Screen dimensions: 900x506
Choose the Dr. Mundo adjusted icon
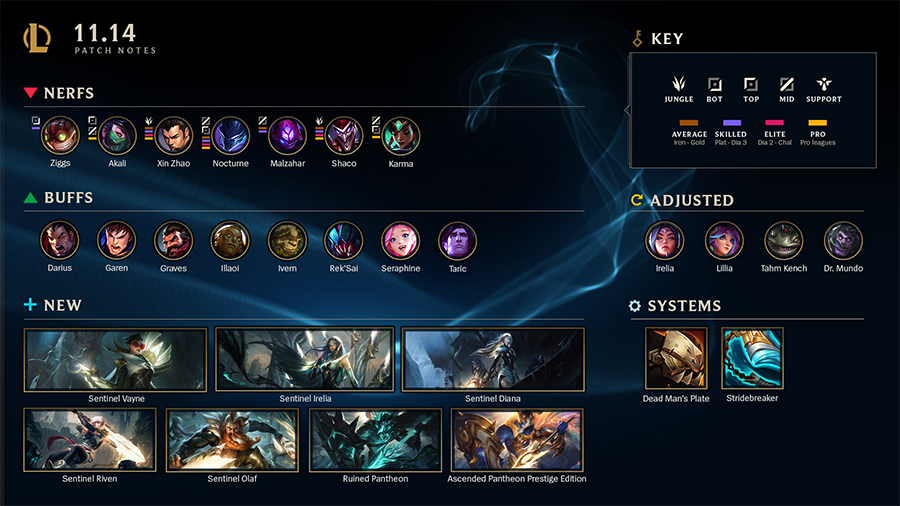843,241
